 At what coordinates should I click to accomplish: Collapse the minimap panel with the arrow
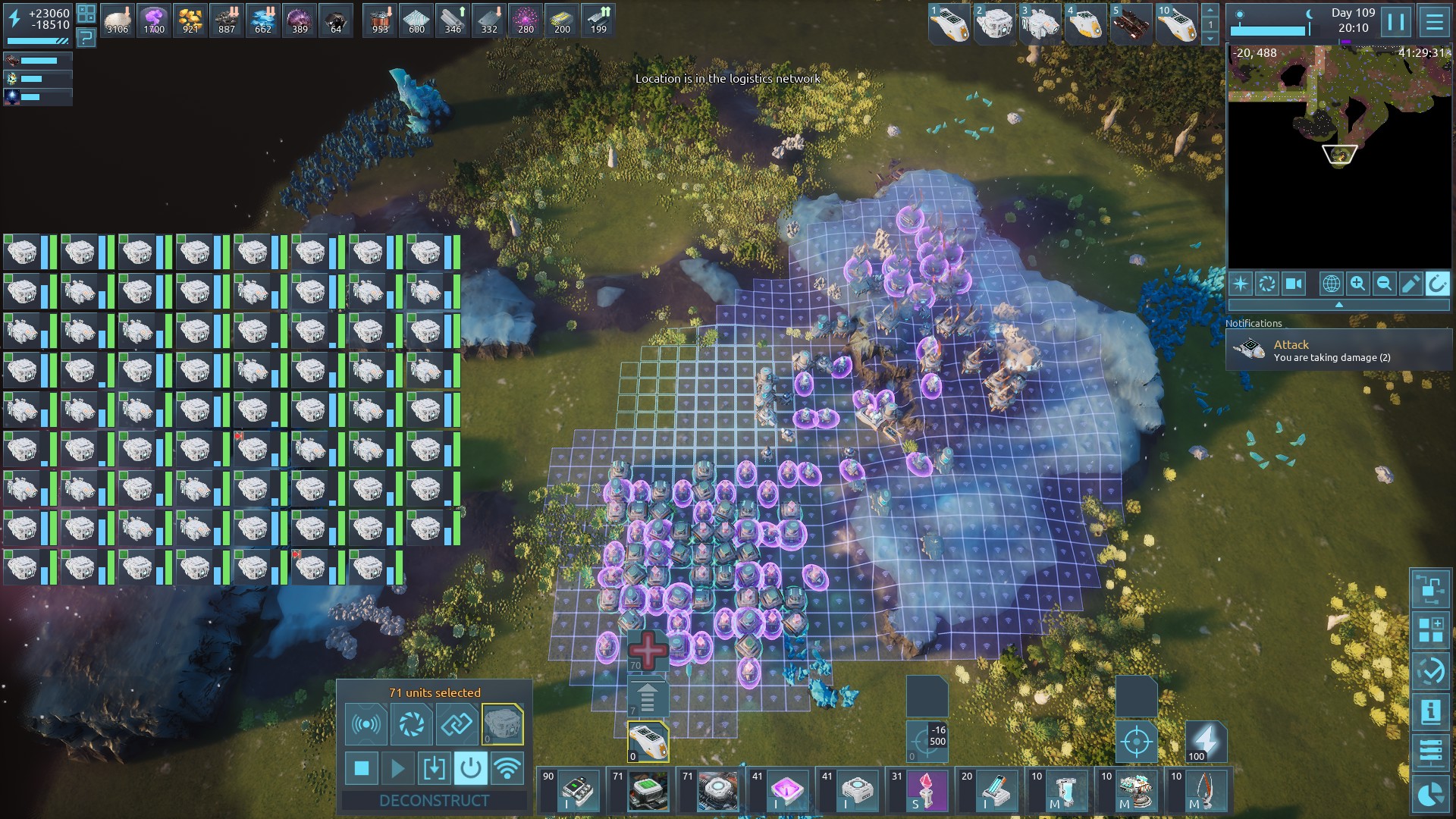[x=1338, y=304]
